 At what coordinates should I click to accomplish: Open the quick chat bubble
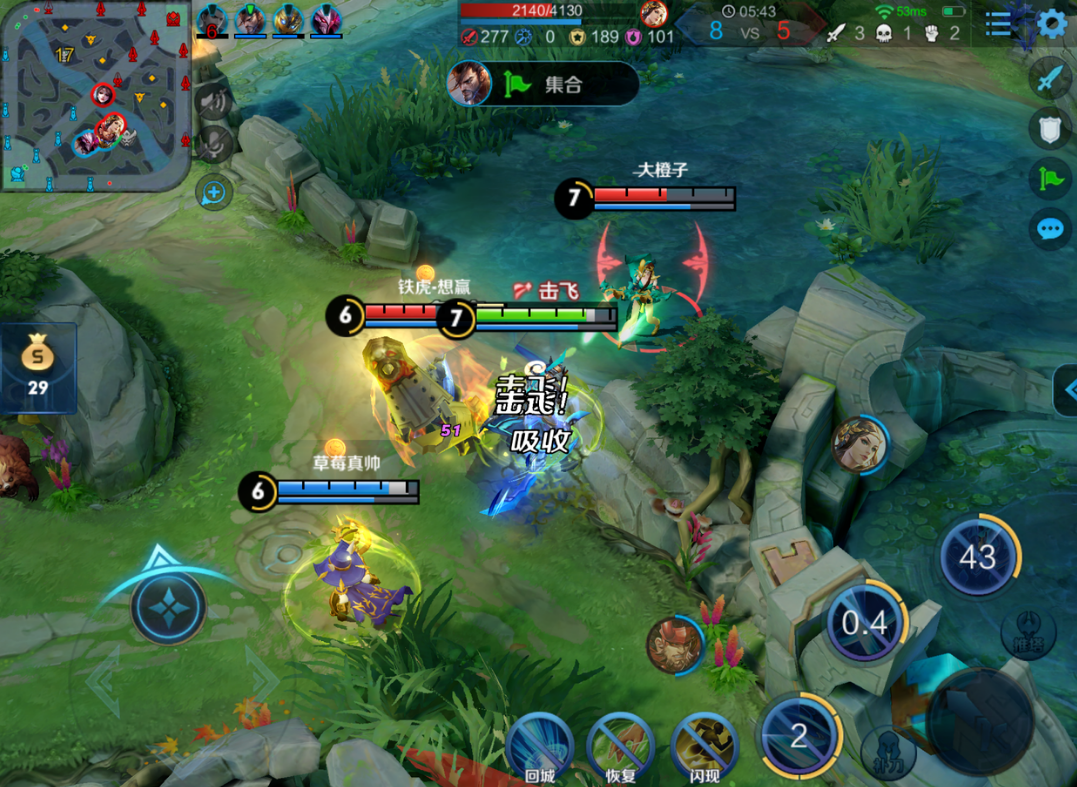[1049, 229]
